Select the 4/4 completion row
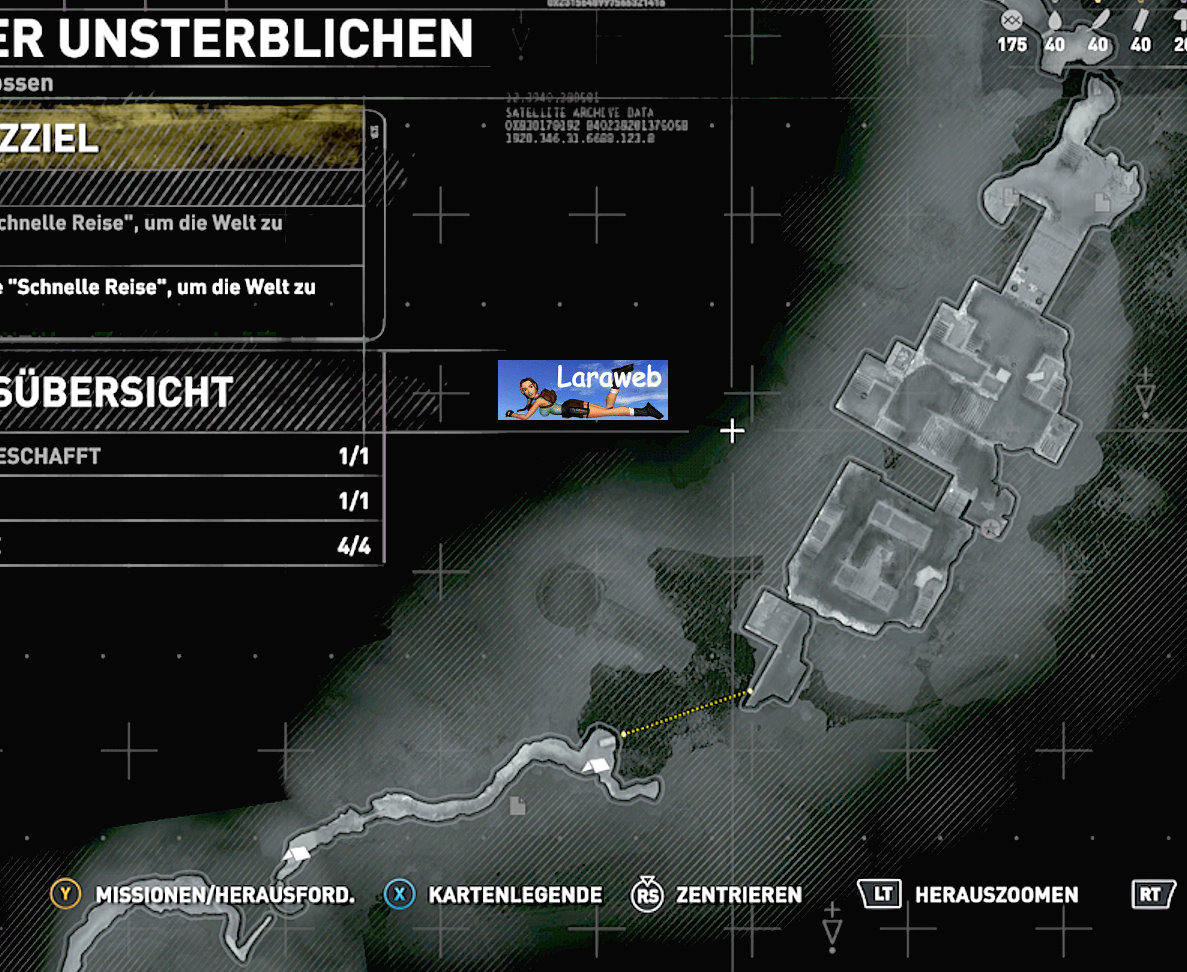 pyautogui.click(x=190, y=546)
